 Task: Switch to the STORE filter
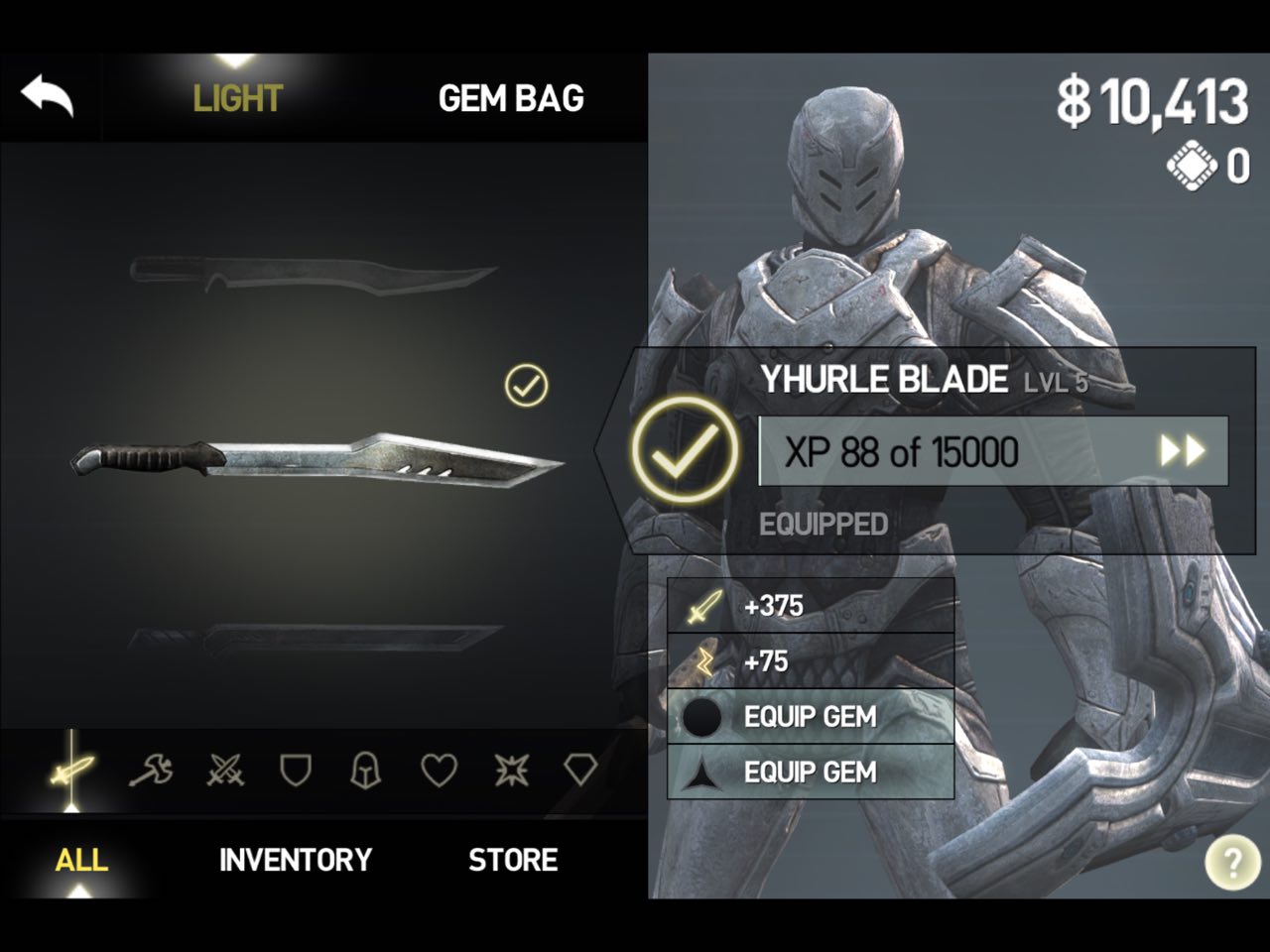513,860
